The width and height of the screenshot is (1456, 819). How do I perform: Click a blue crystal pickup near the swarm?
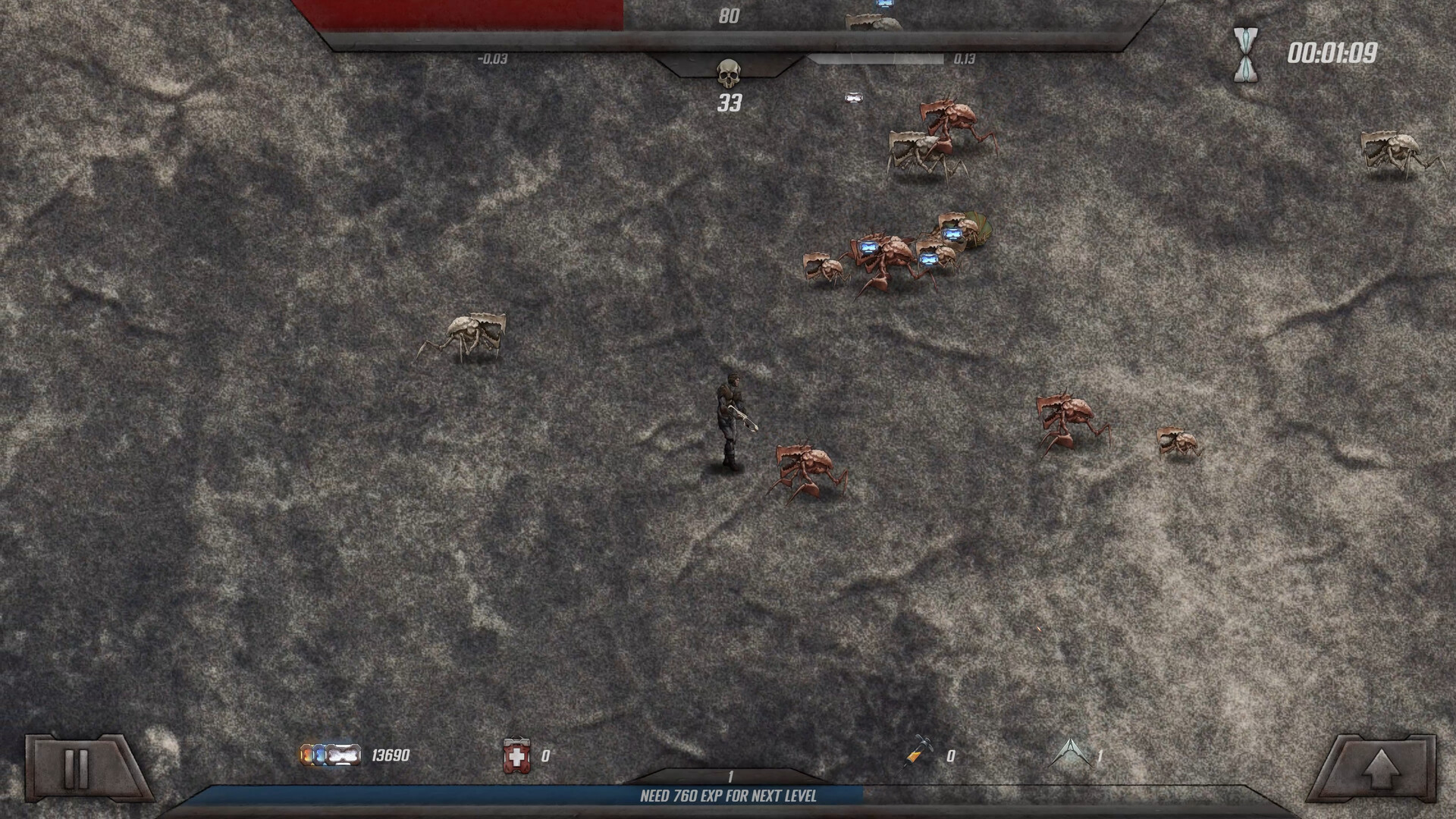(x=868, y=246)
